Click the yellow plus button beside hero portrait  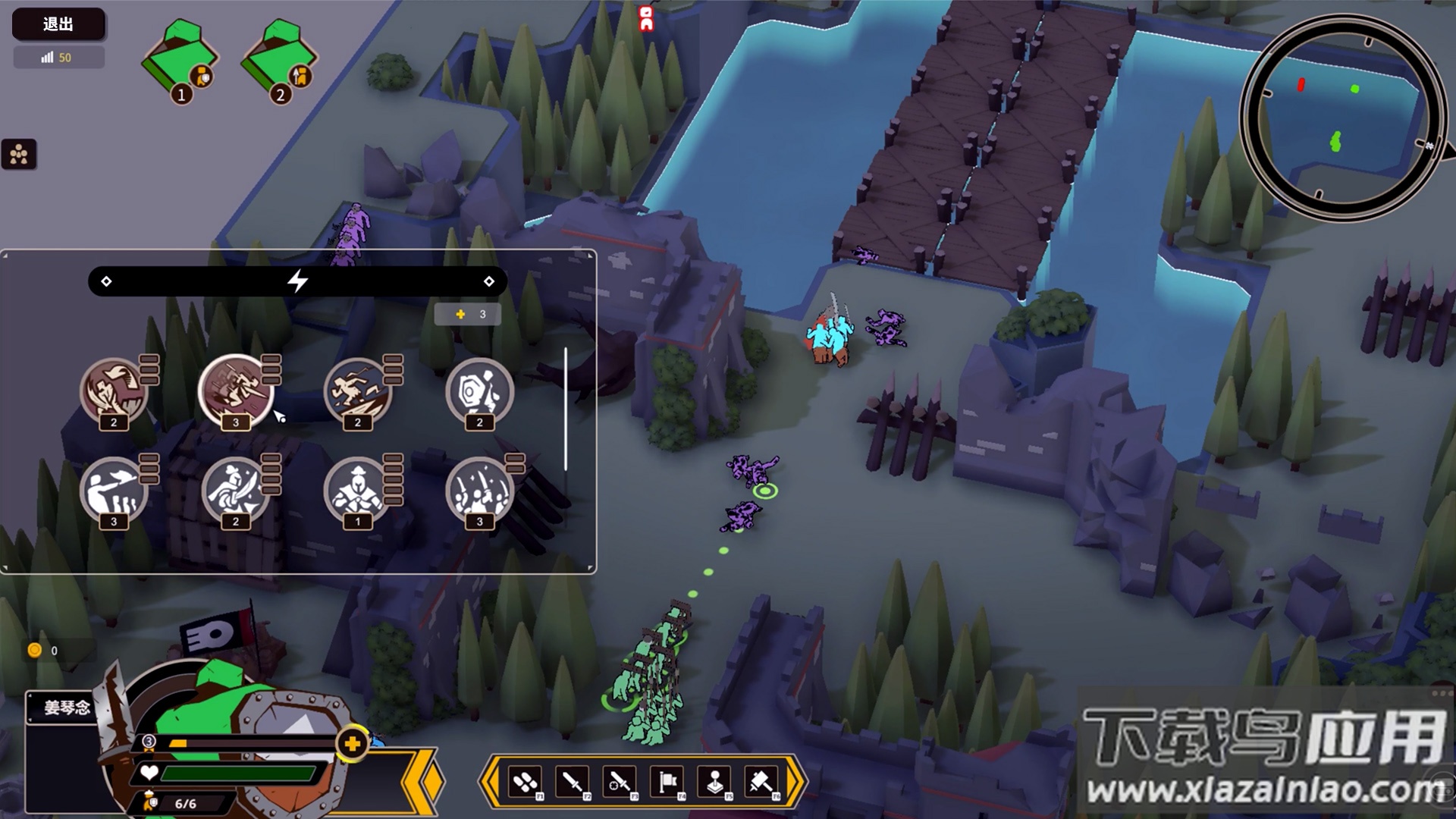[353, 745]
